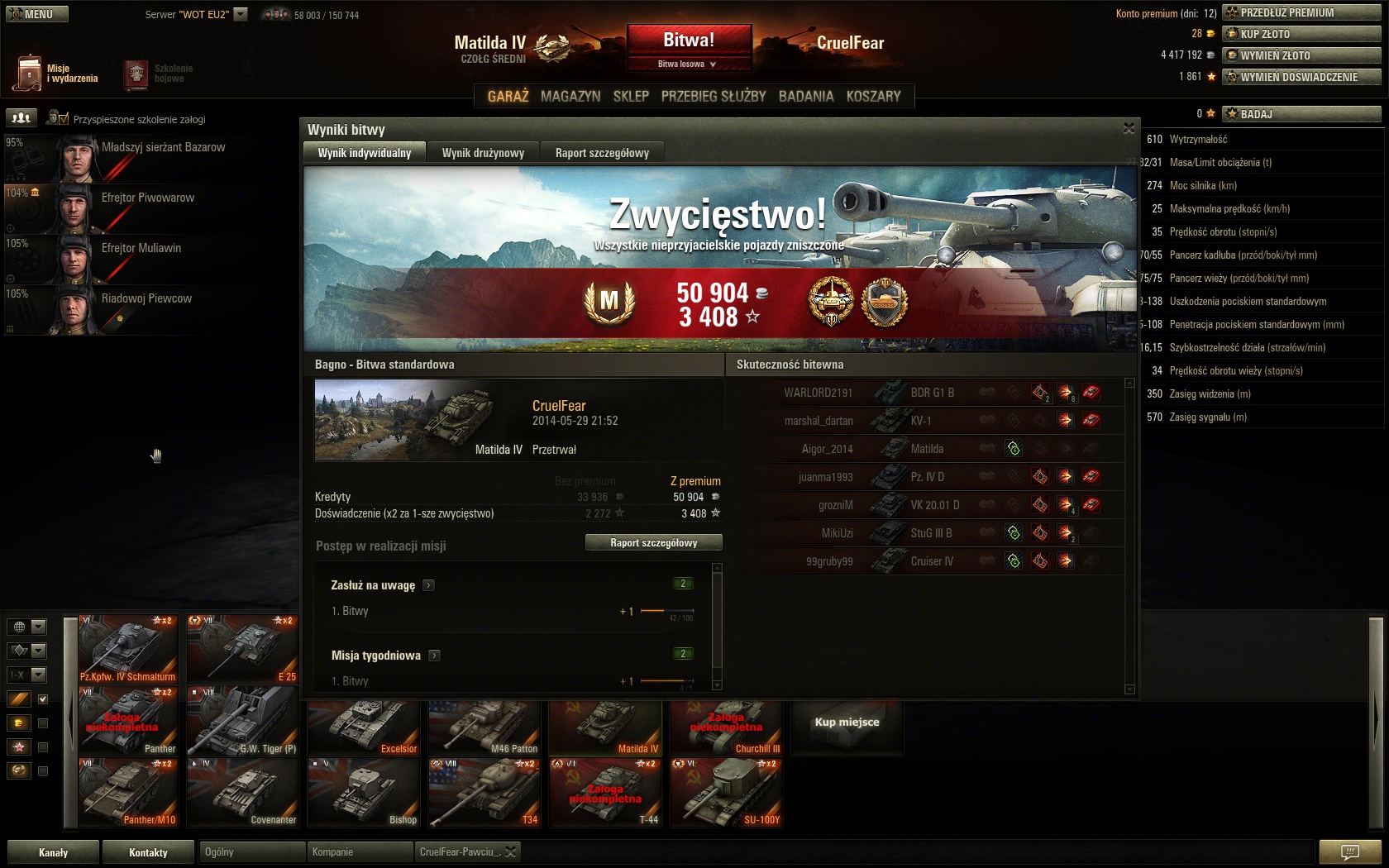Image resolution: width=1389 pixels, height=868 pixels.
Task: Open the Raport szczegółowy tab
Action: (602, 153)
